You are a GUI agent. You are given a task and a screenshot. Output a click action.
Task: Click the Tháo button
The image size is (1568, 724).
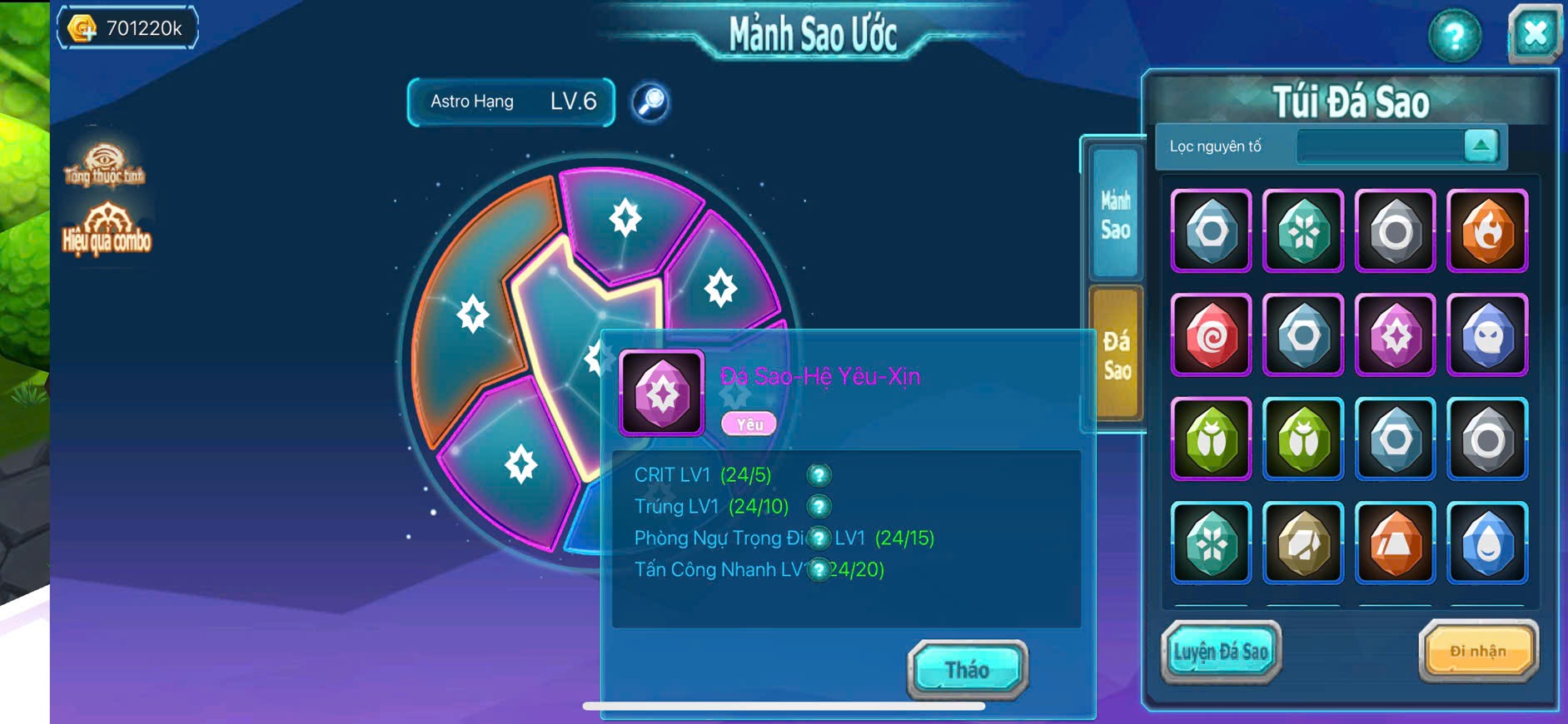coord(967,669)
